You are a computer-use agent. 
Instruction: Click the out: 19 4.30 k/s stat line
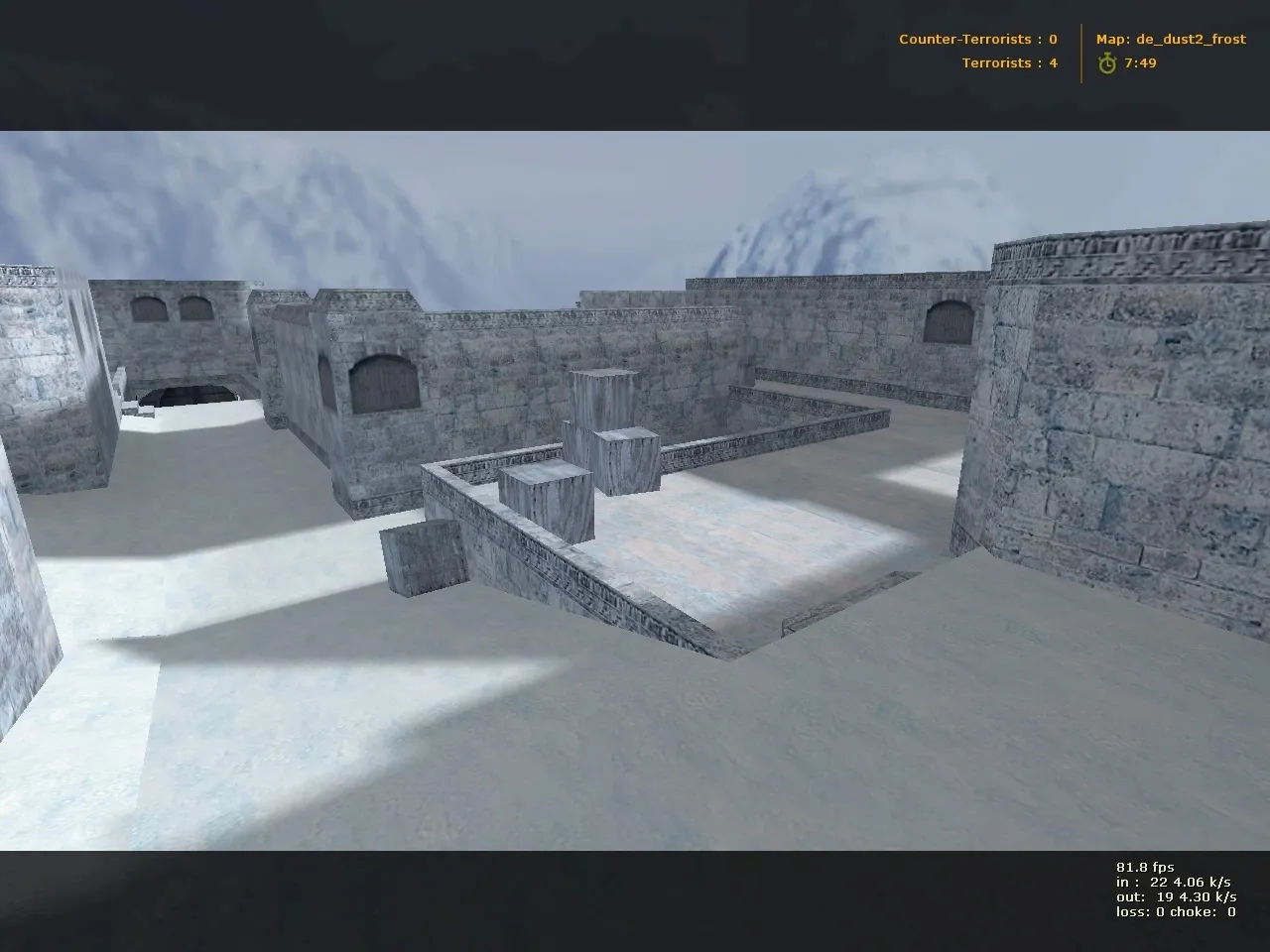(1176, 895)
